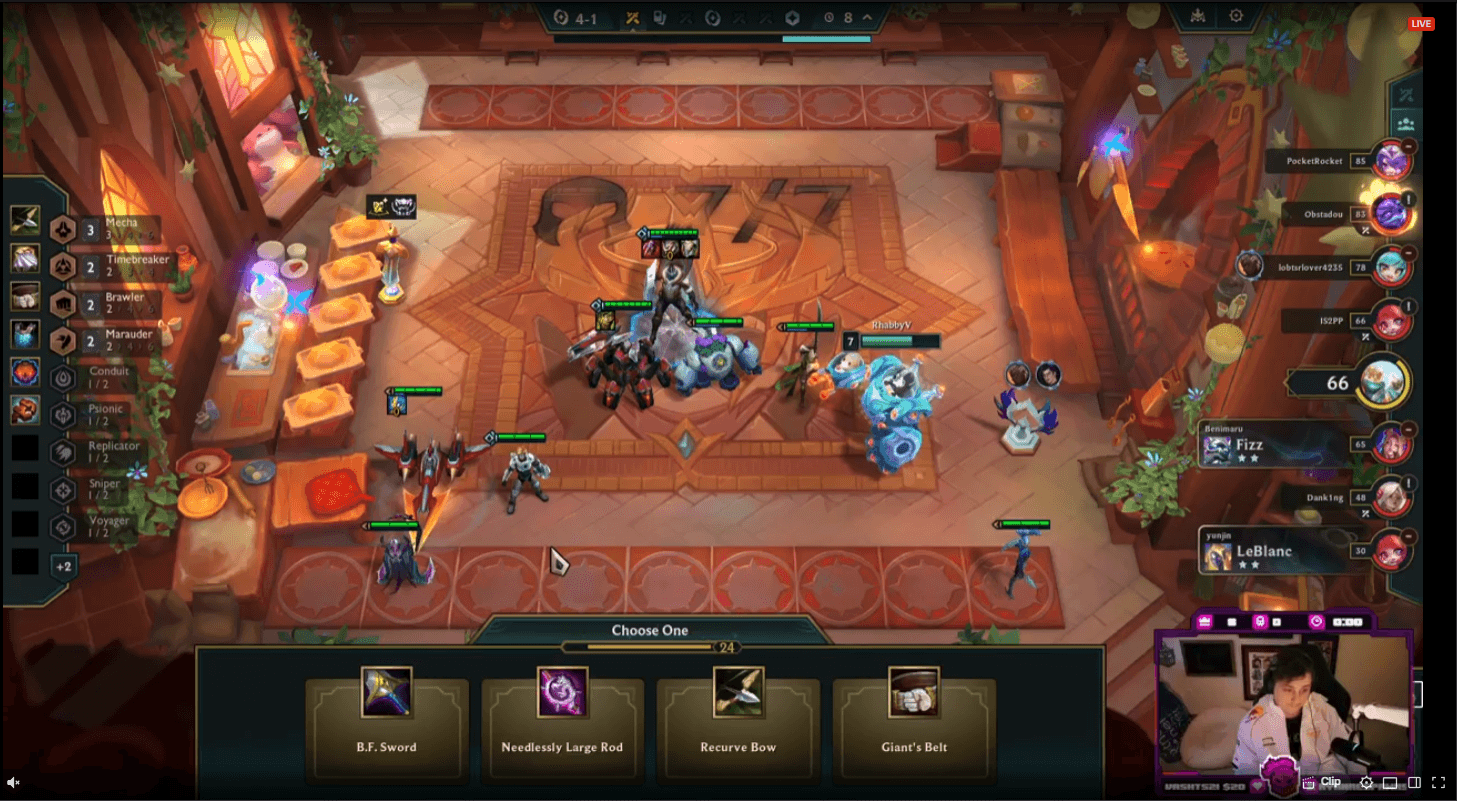This screenshot has height=801, width=1457.
Task: Expand the +2 hidden traits
Action: (64, 566)
